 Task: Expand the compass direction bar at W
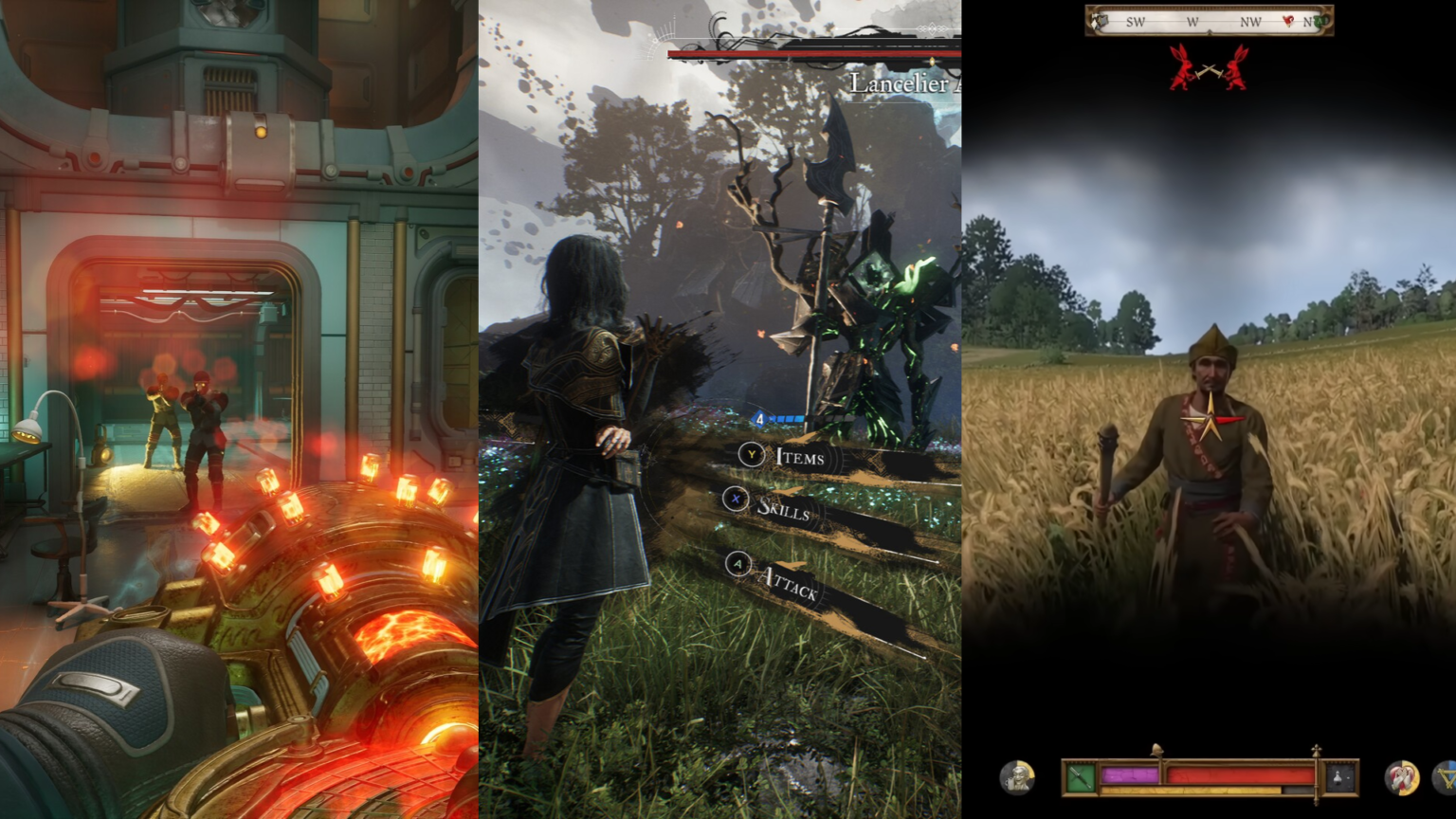point(1192,22)
